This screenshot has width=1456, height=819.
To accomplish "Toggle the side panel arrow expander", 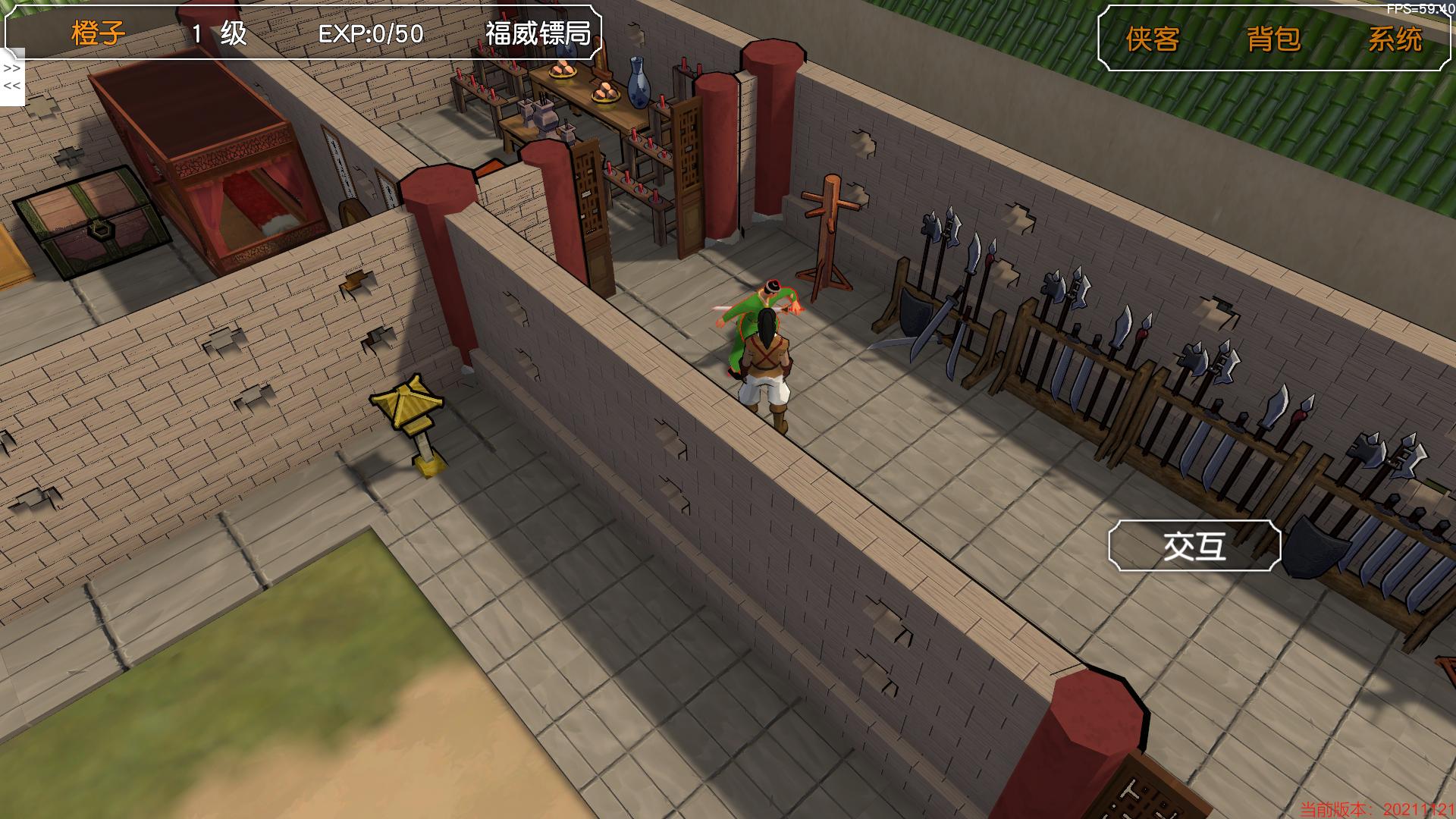I will click(x=12, y=77).
